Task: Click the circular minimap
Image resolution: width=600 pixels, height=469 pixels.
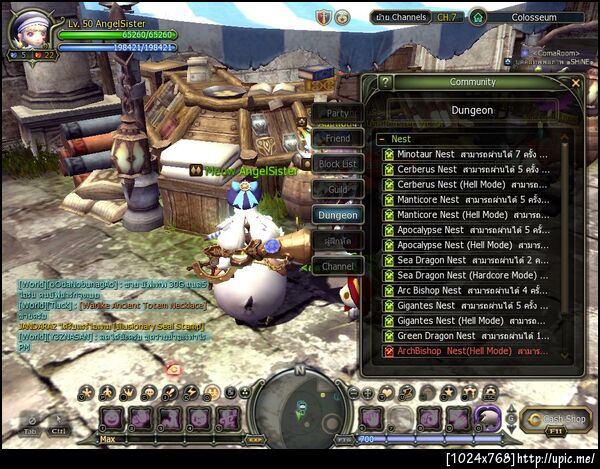Action: point(299,405)
